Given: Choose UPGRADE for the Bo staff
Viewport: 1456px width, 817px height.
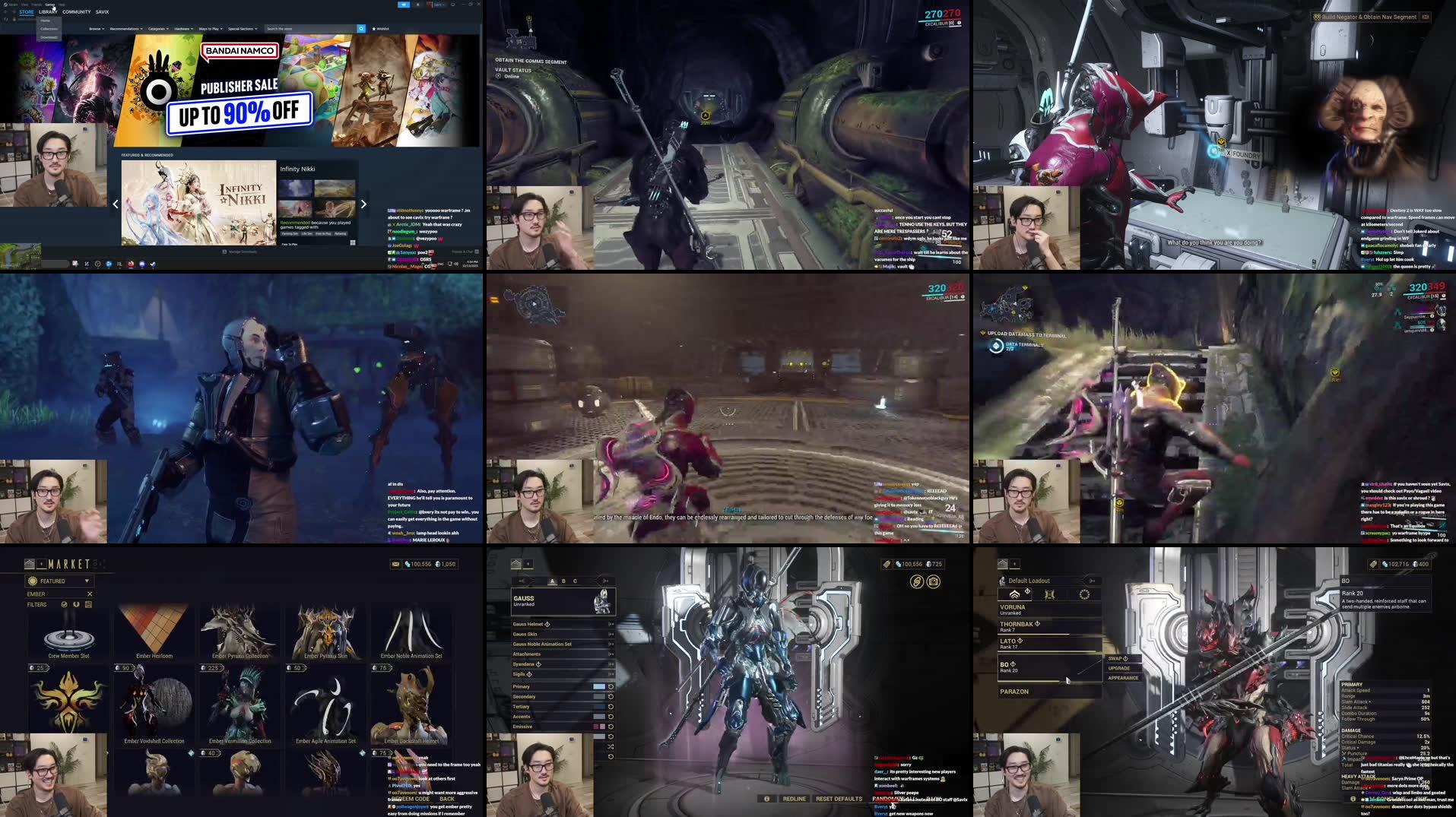Looking at the screenshot, I should [1119, 668].
